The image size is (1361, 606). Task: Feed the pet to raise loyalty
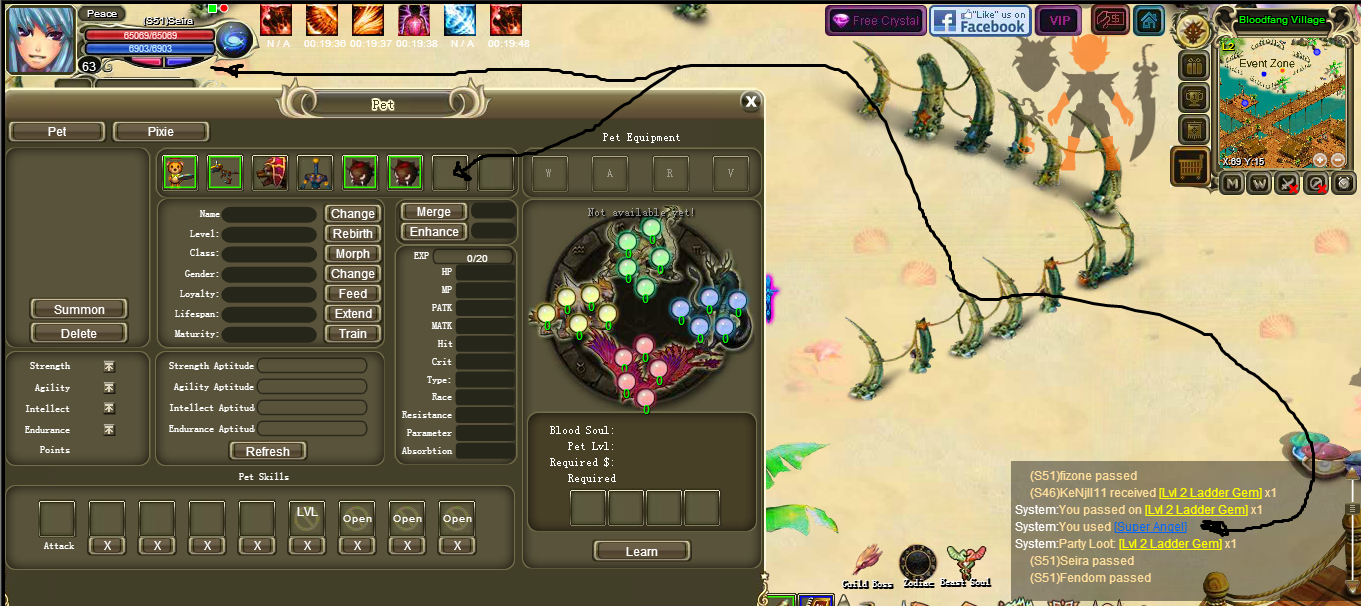tap(352, 294)
